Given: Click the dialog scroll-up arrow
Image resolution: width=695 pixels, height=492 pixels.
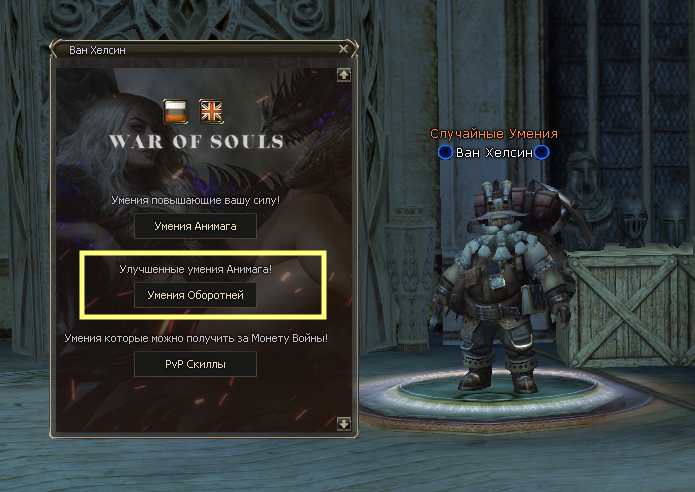Looking at the screenshot, I should click(344, 73).
